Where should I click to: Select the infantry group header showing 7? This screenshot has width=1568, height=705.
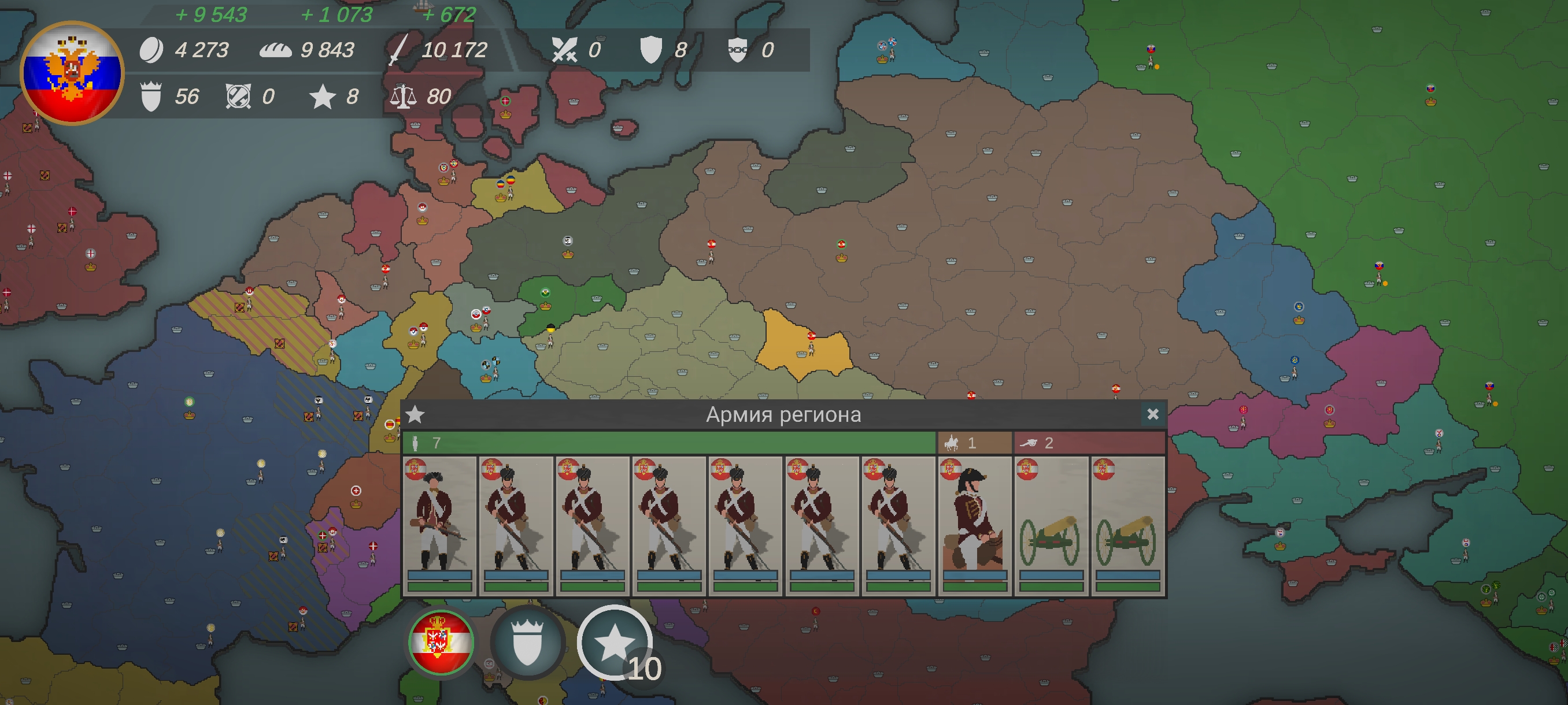coord(668,443)
